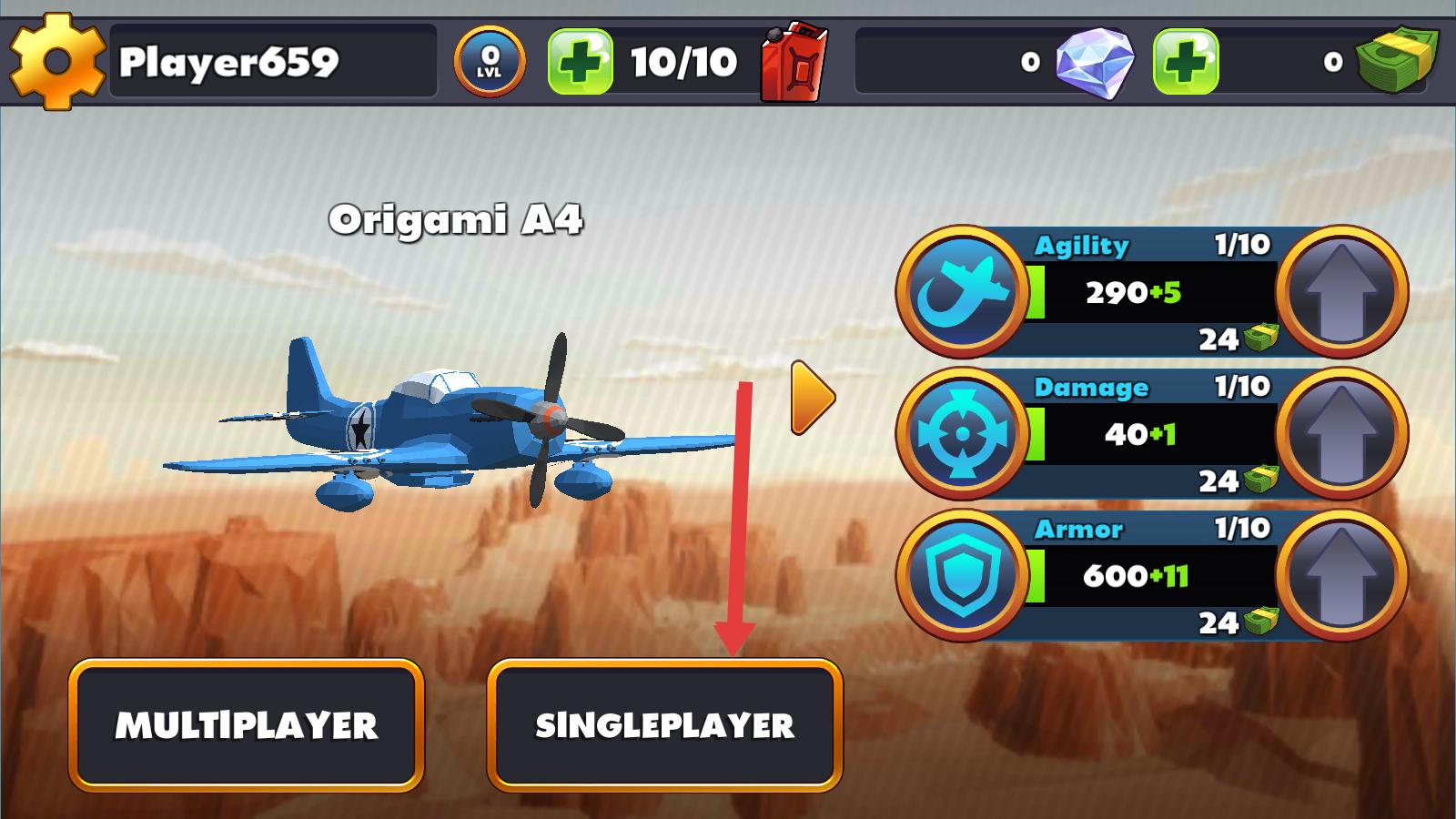Screen dimensions: 1456x819
Task: Show the next plane with the orange arrow
Action: (x=812, y=398)
